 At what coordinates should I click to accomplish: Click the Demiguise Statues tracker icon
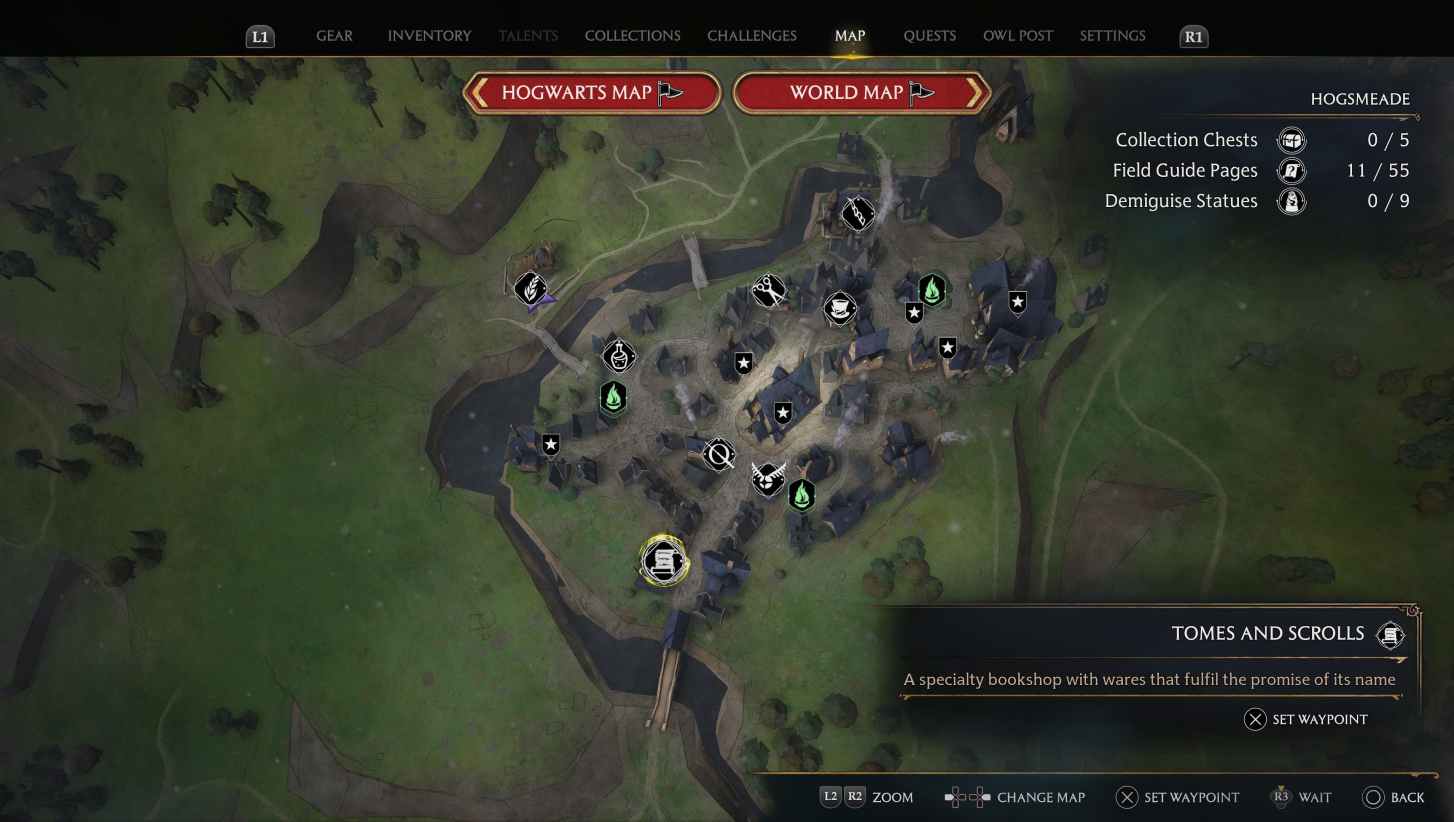click(1291, 201)
